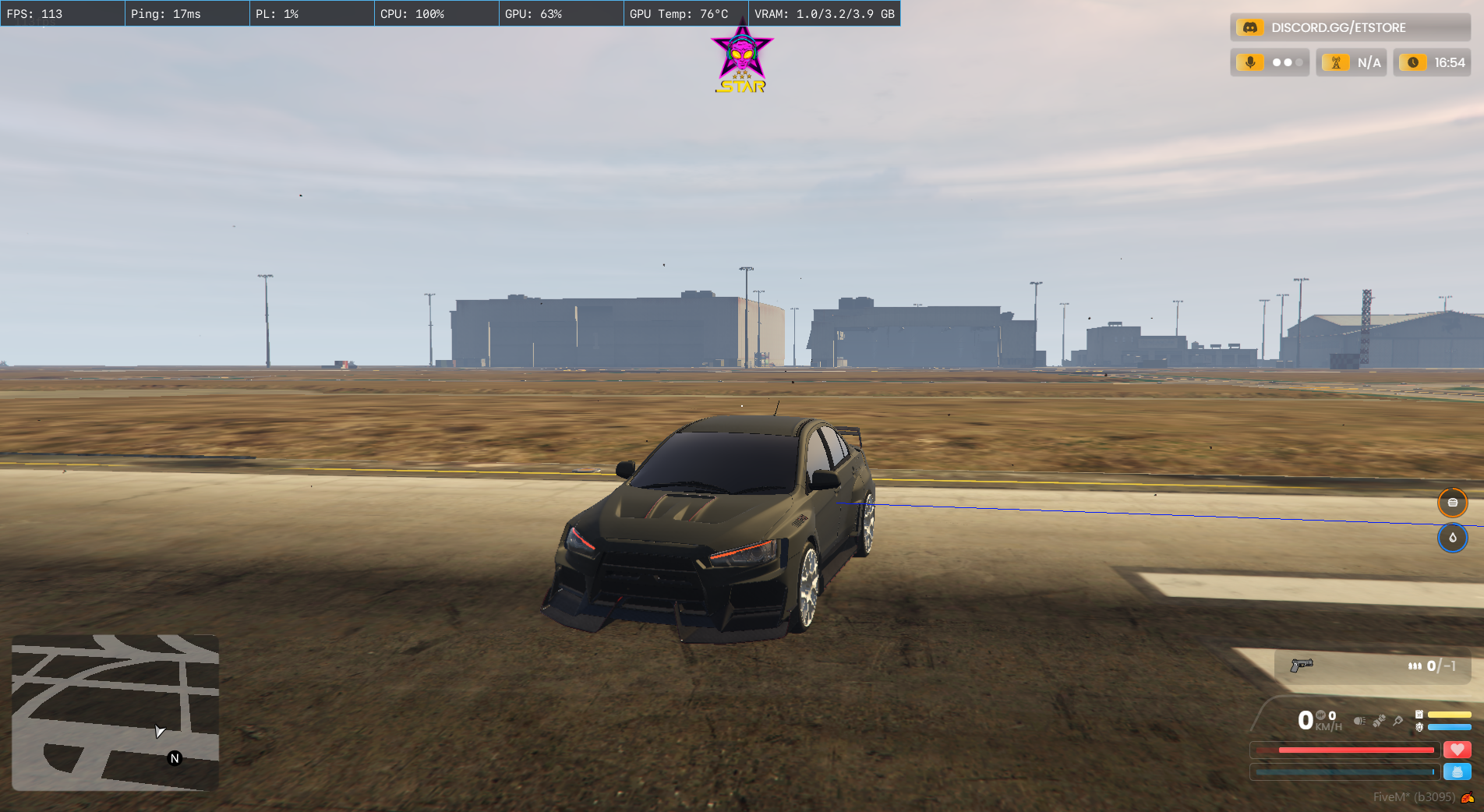Viewport: 1484px width, 812px height.
Task: Click the gear shift indicator icon
Action: pyautogui.click(x=1321, y=715)
